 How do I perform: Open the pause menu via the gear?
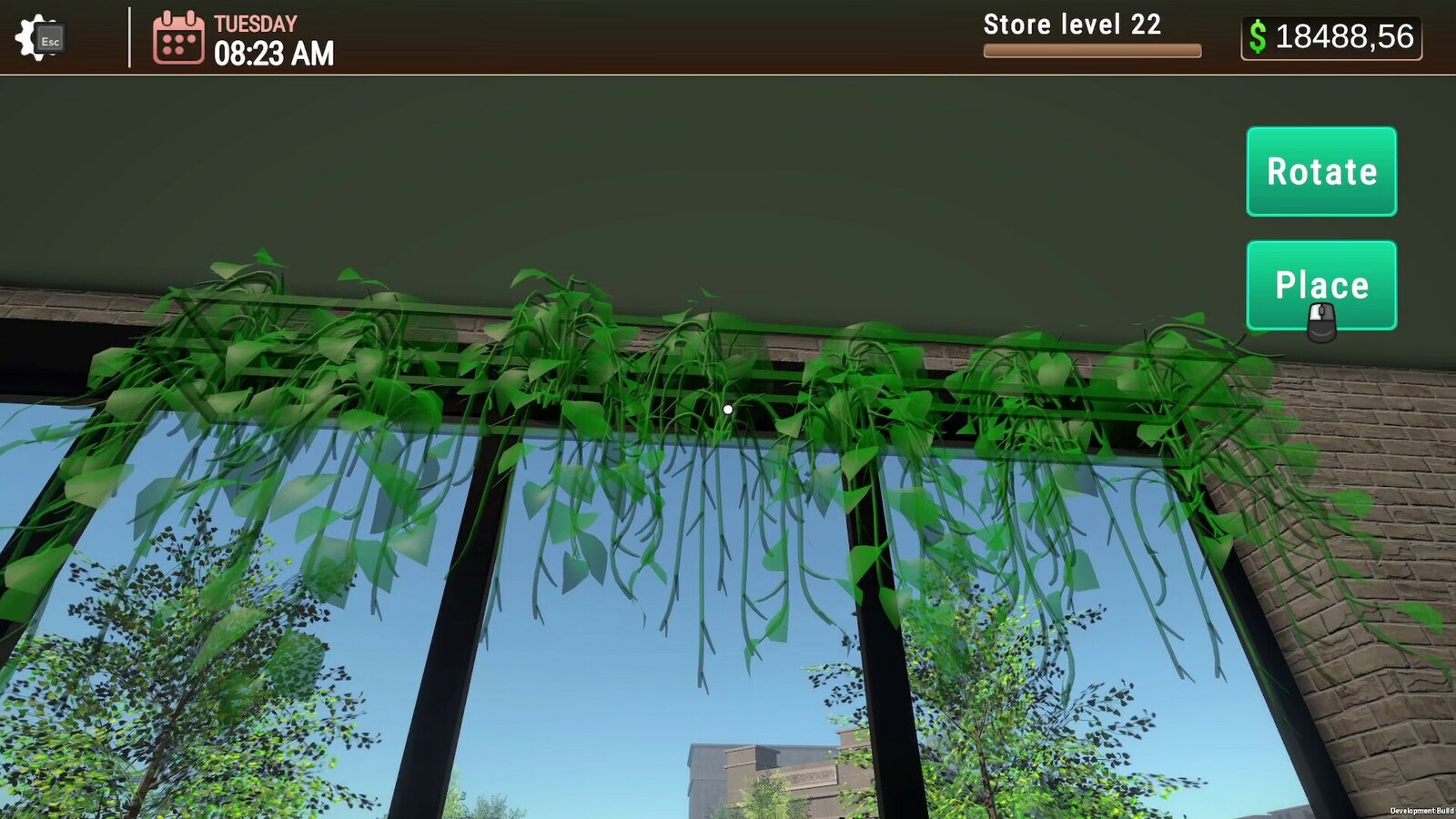(x=36, y=36)
